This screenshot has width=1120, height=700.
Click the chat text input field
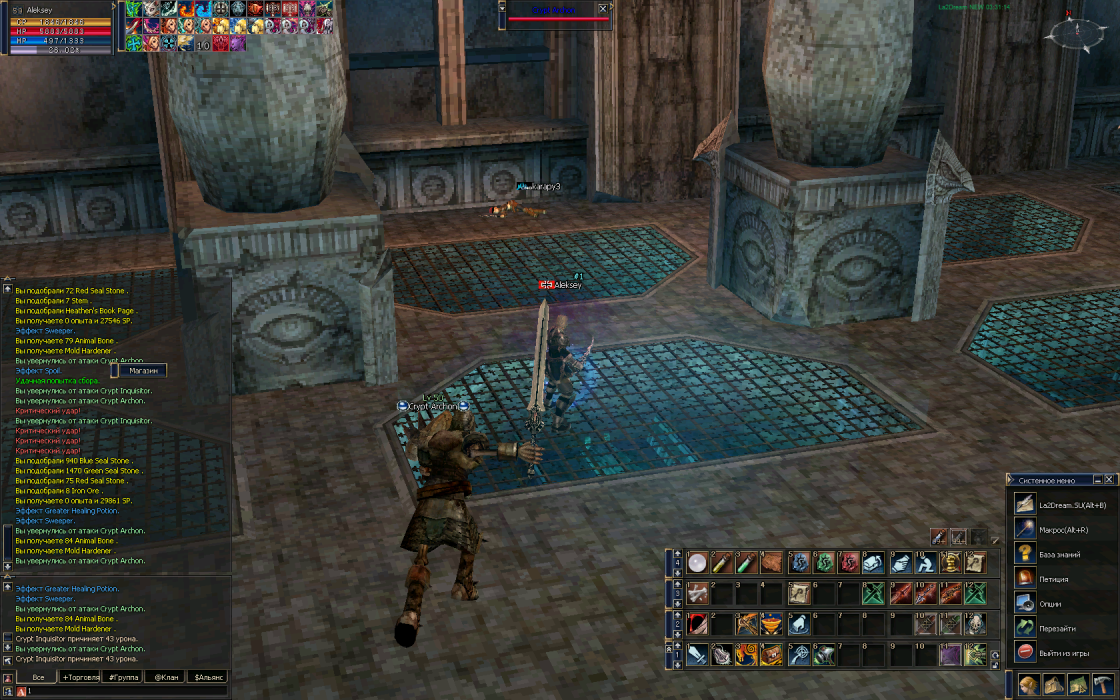point(120,691)
